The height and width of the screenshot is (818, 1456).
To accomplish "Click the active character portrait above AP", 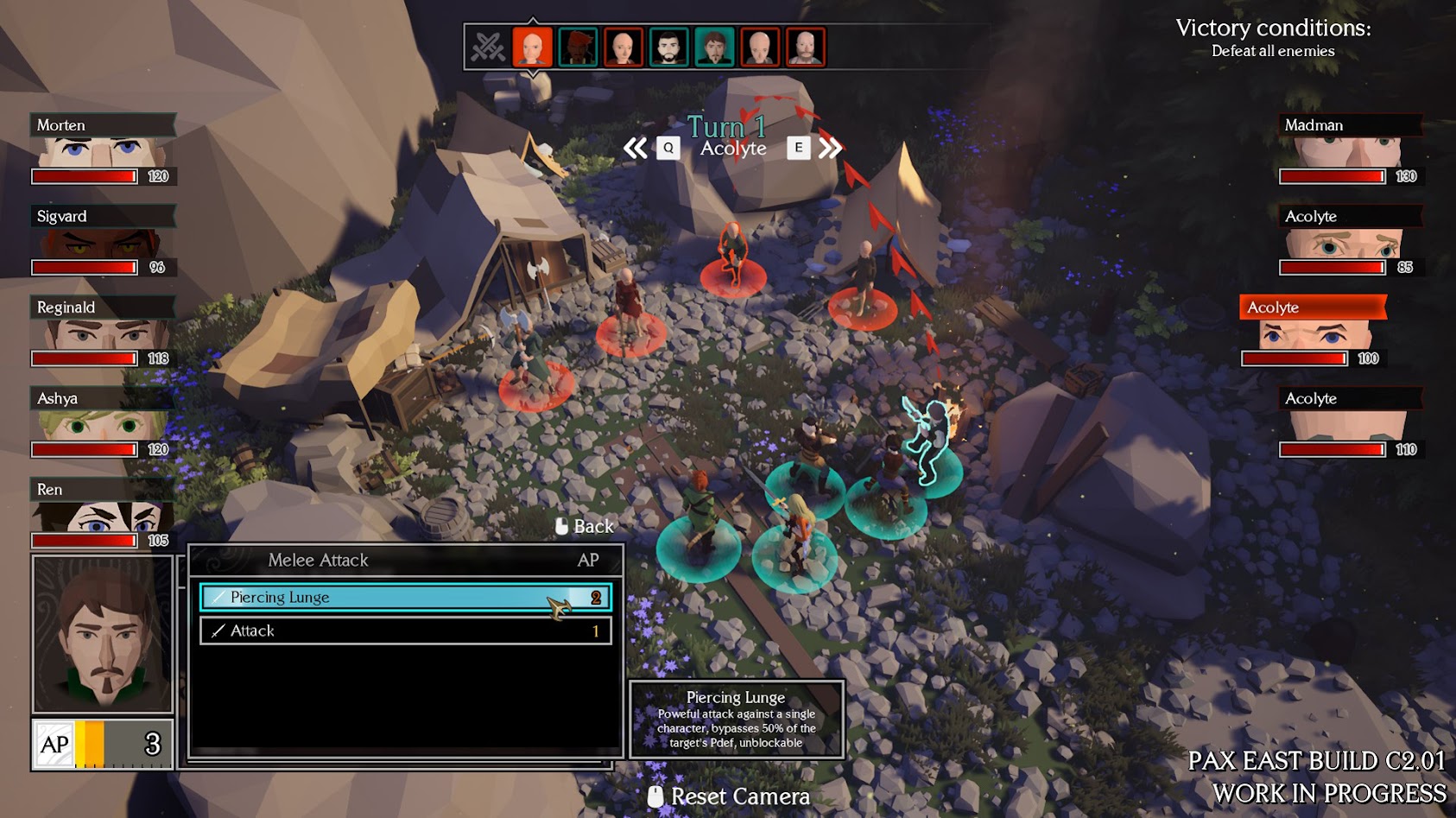I will (x=103, y=634).
